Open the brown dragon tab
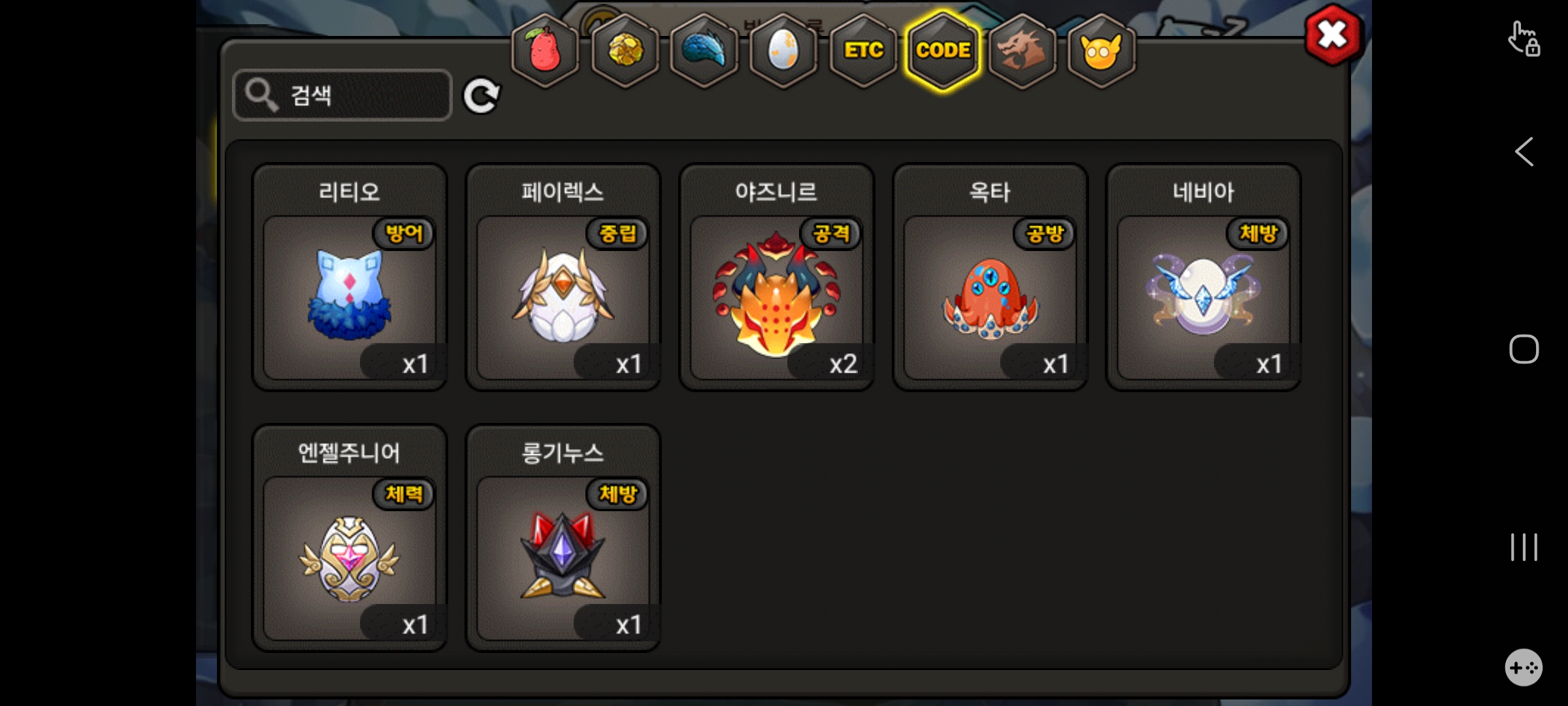This screenshot has height=706, width=1568. (1022, 50)
